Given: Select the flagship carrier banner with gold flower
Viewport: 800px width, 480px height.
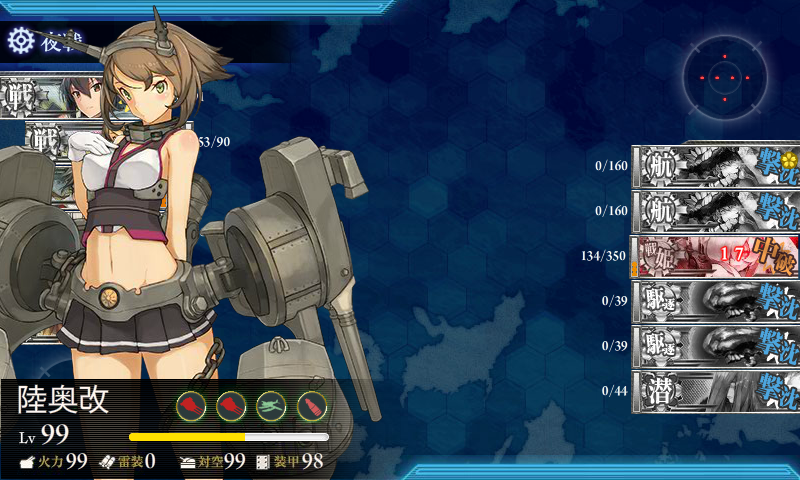Looking at the screenshot, I should click(715, 165).
